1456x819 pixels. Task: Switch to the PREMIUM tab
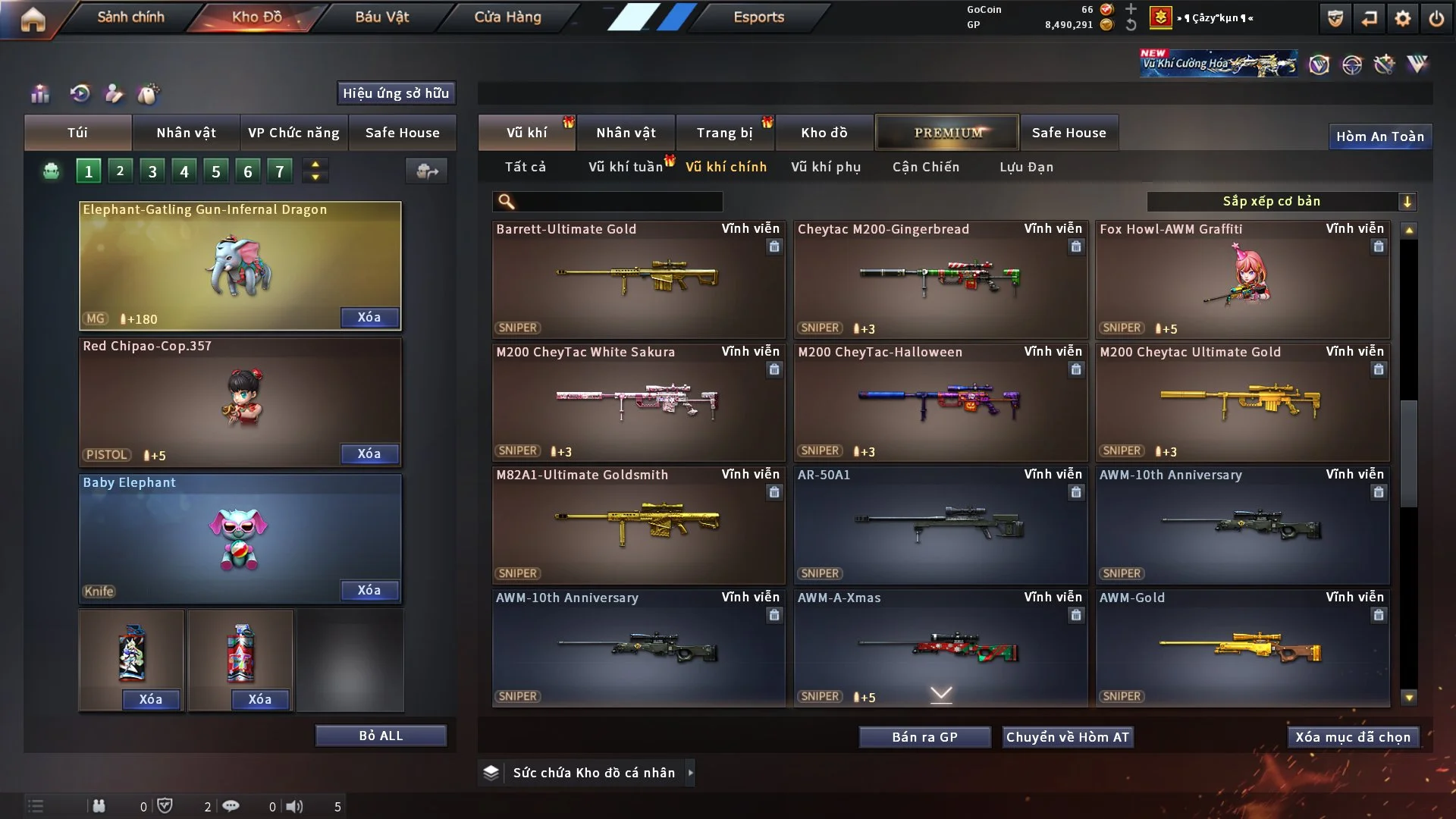[x=947, y=133]
